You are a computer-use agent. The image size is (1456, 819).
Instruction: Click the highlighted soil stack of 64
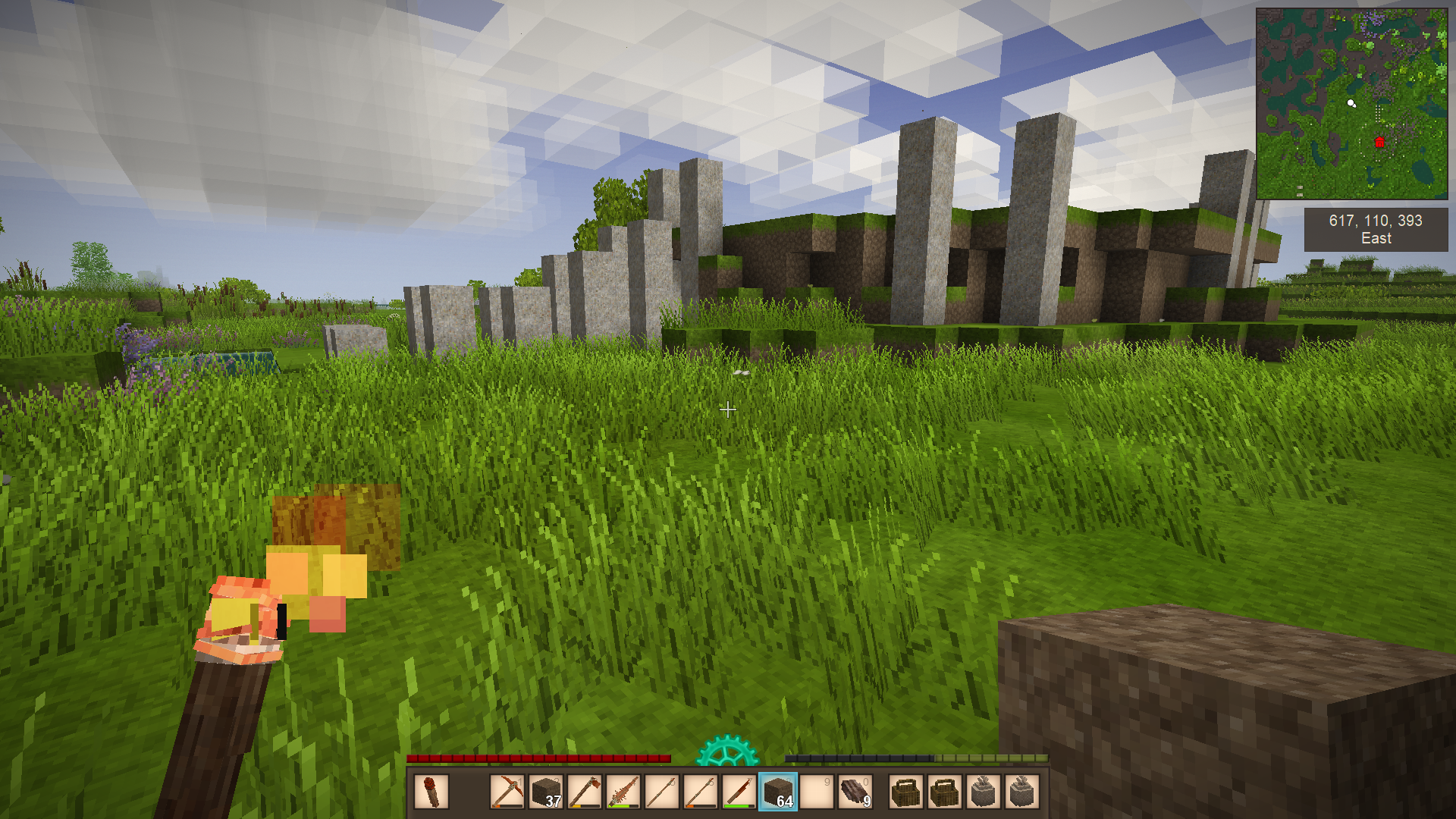pyautogui.click(x=777, y=792)
